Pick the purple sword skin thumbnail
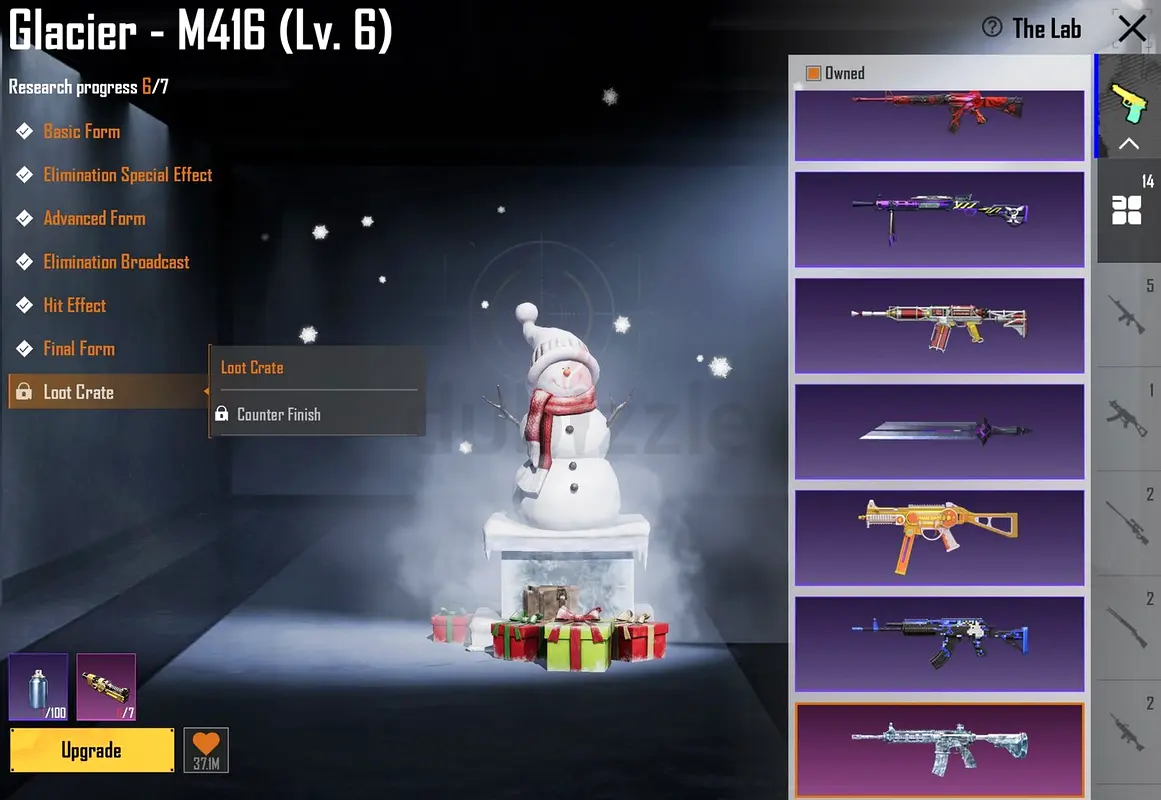 click(939, 432)
